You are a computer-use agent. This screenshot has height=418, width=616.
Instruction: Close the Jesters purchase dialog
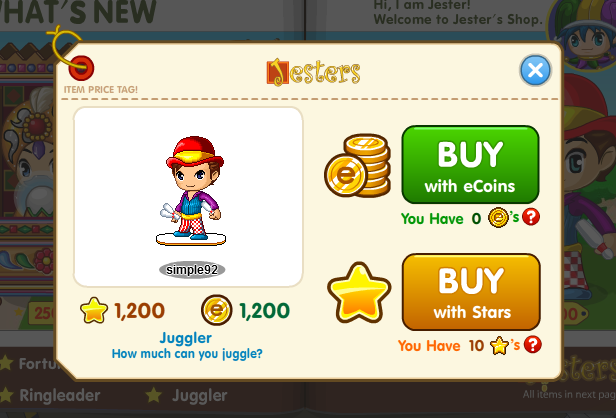(536, 70)
